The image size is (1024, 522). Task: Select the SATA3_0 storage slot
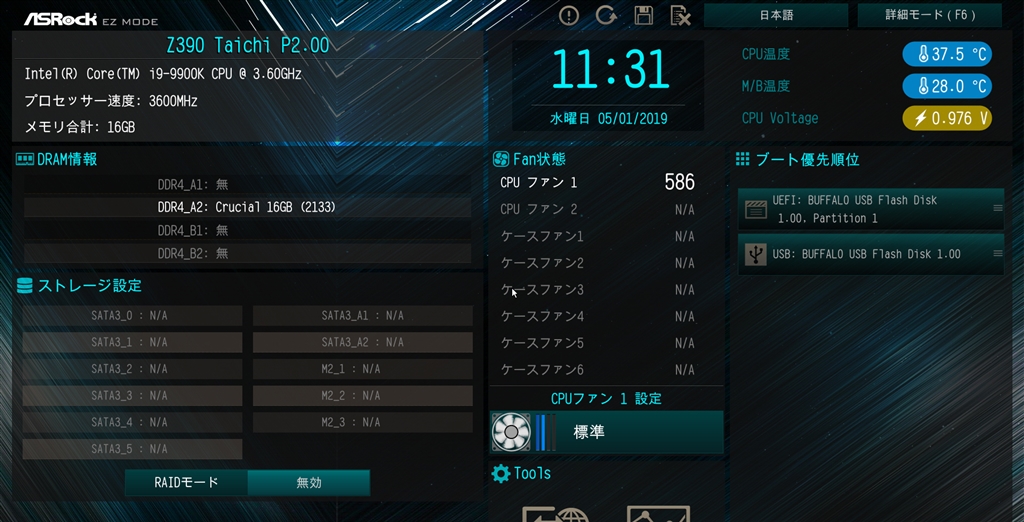[132, 316]
